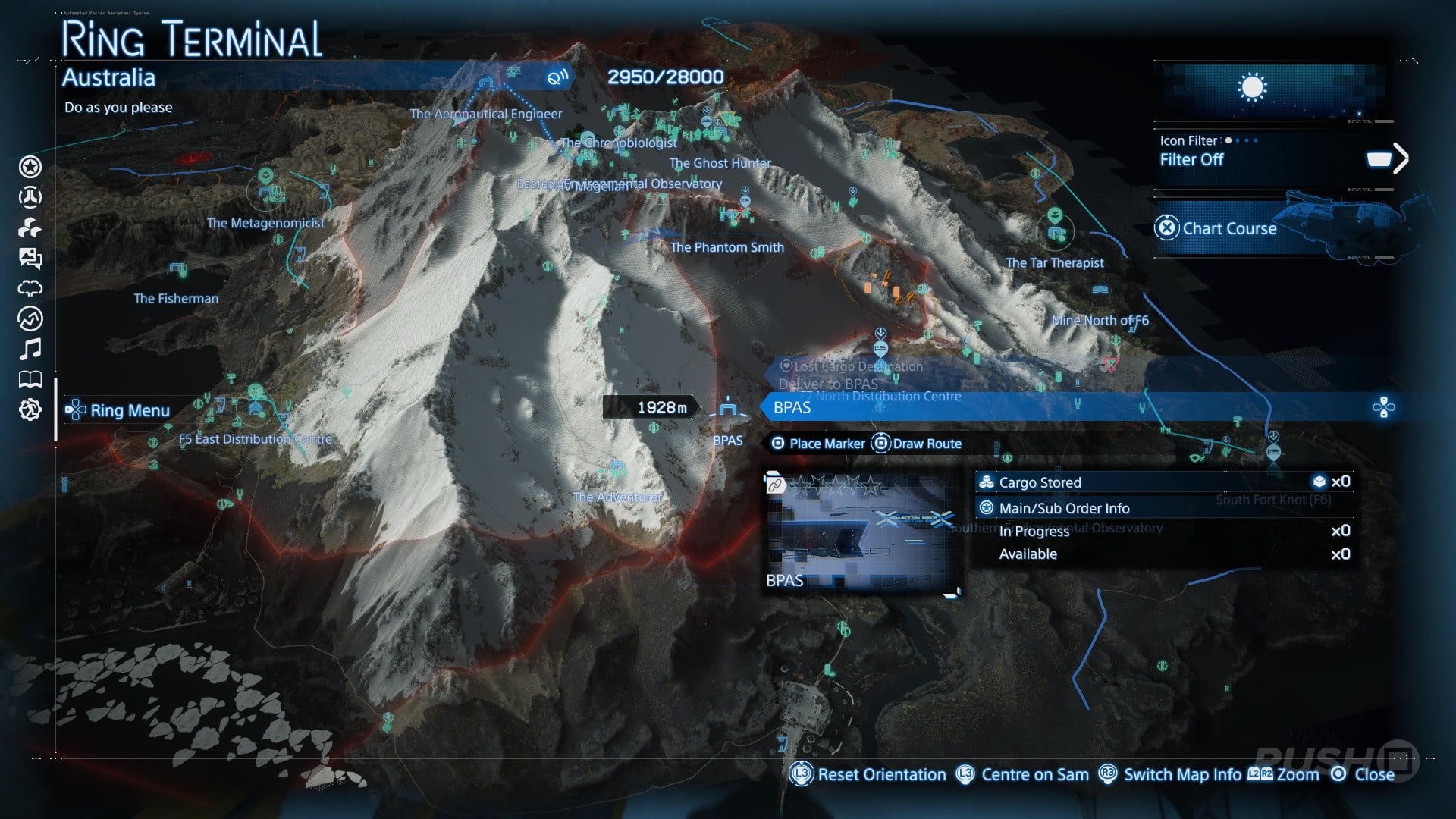Select The Phantom Smith map marker
Image resolution: width=1456 pixels, height=819 pixels.
[726, 247]
